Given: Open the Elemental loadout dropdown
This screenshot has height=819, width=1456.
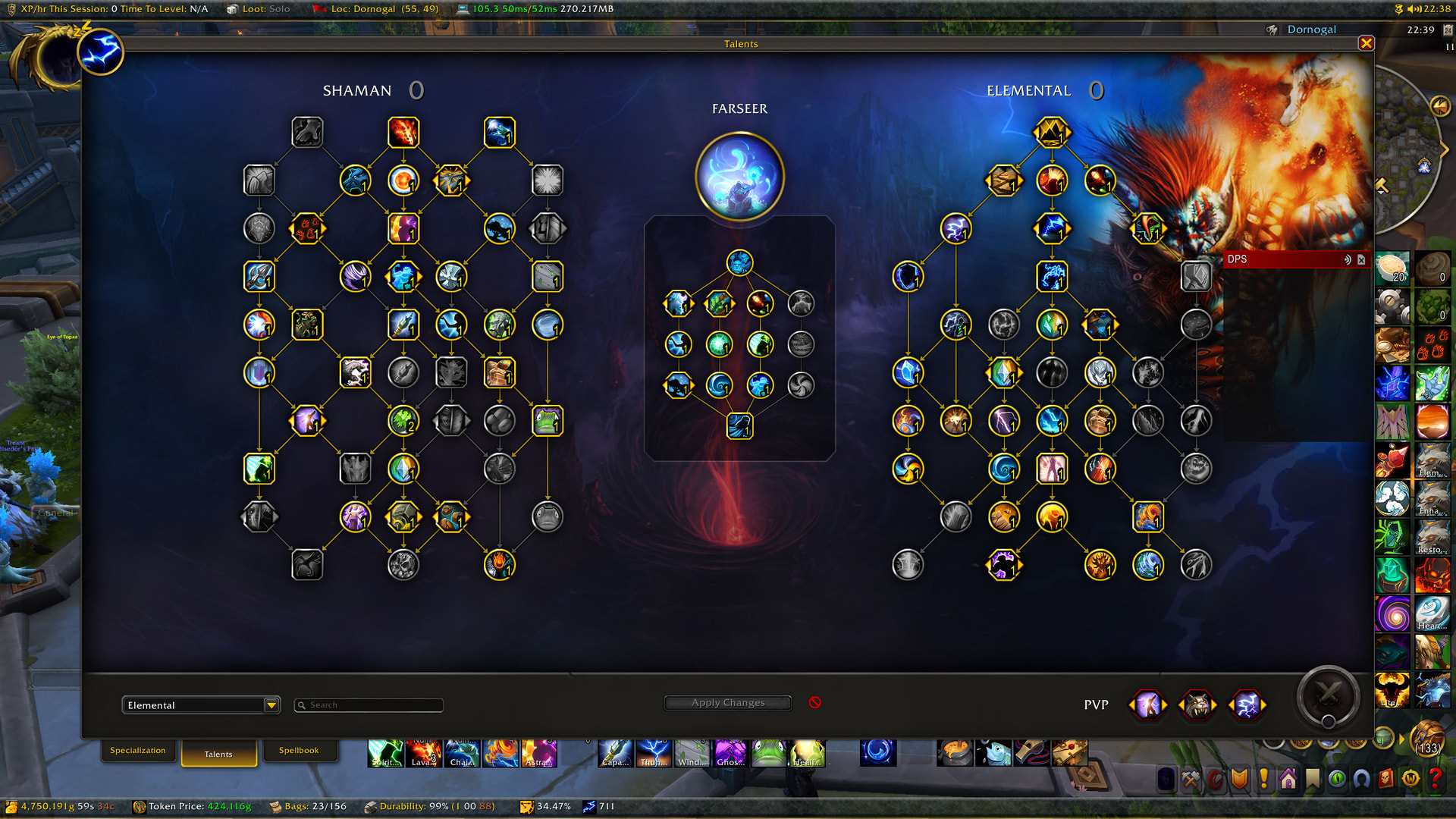Looking at the screenshot, I should pos(271,705).
